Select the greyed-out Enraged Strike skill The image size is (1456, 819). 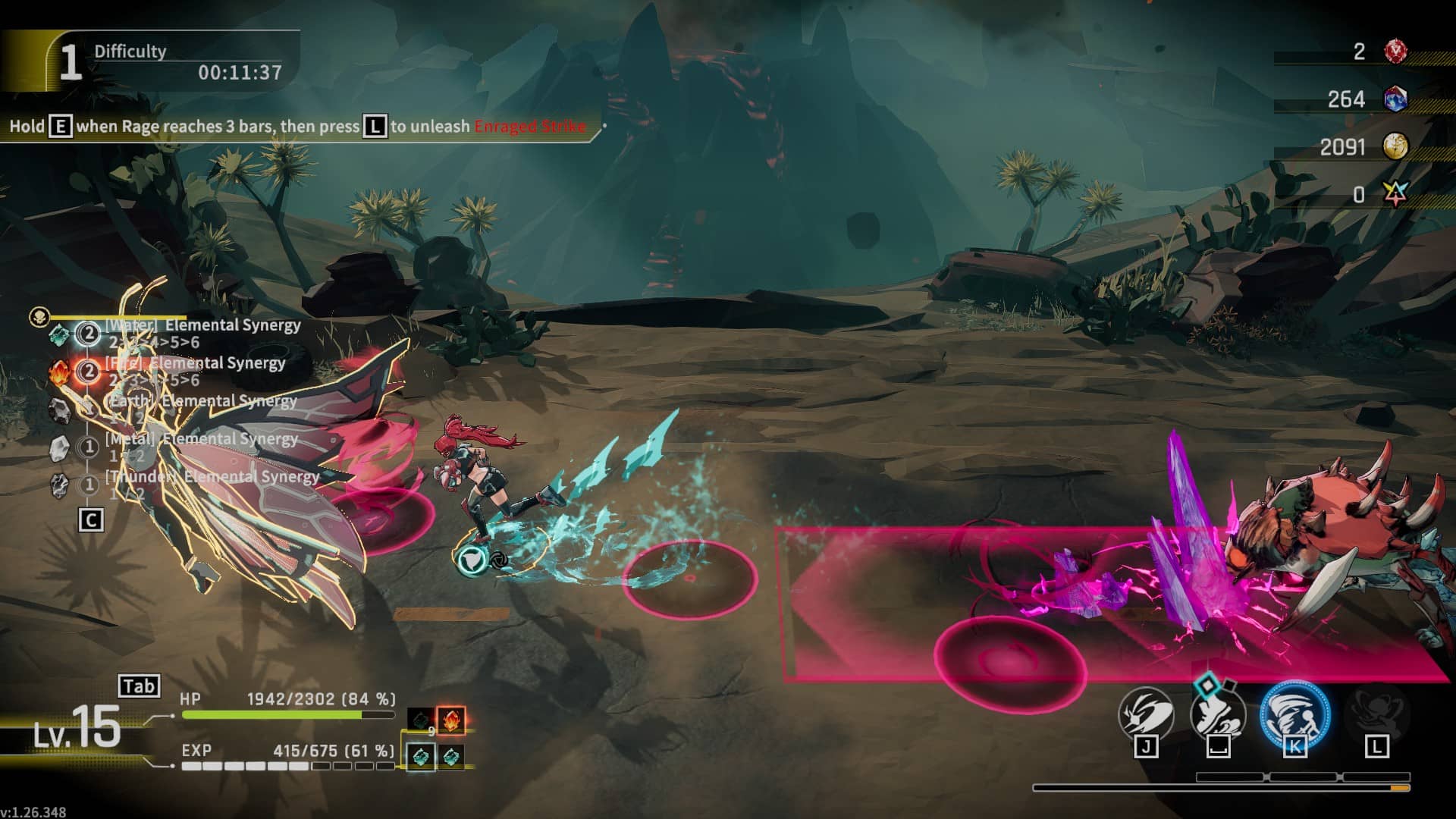click(x=1376, y=714)
